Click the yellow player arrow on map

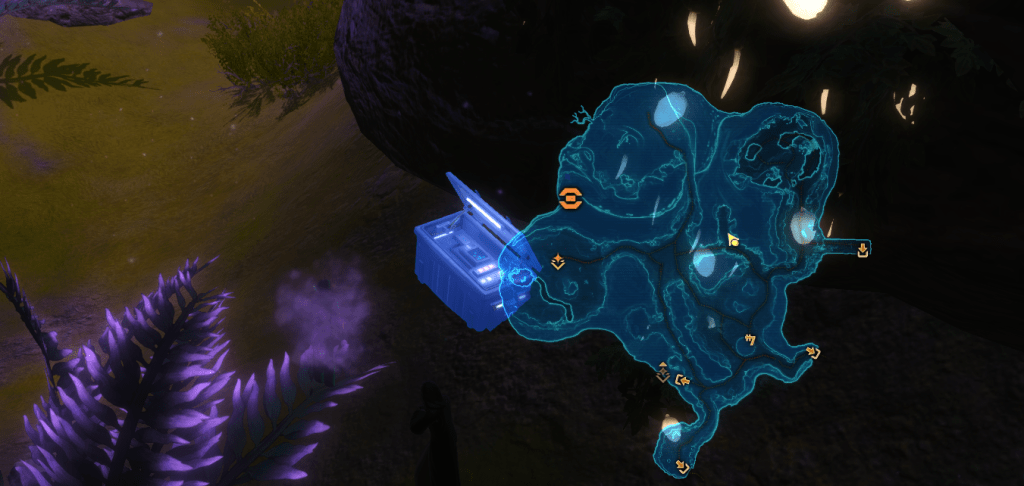[733, 241]
